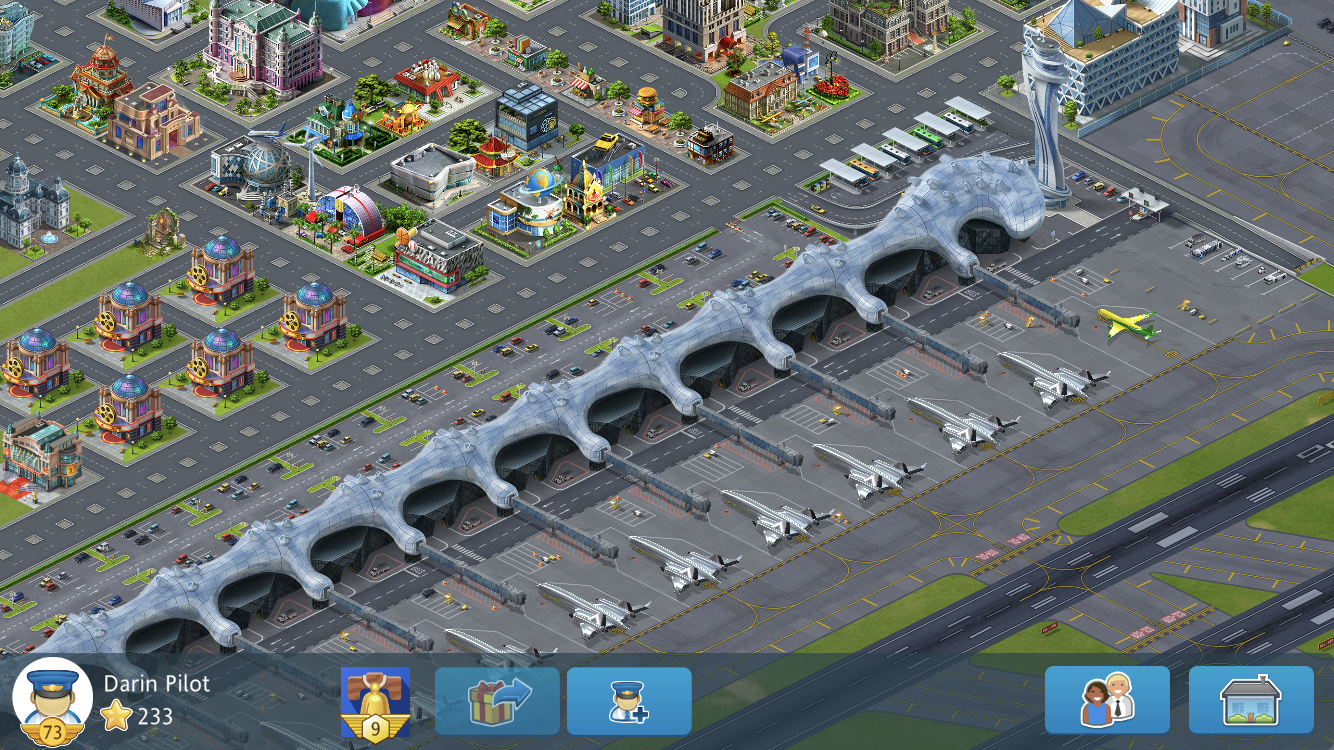The image size is (1334, 750).
Task: Open the friends and neighbors list
Action: coord(1107,700)
